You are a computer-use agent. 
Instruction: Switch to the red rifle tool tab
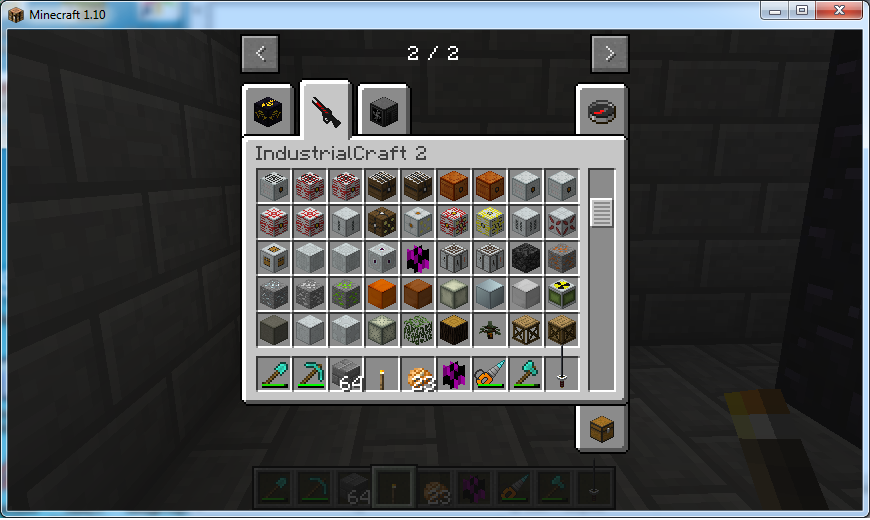point(325,110)
